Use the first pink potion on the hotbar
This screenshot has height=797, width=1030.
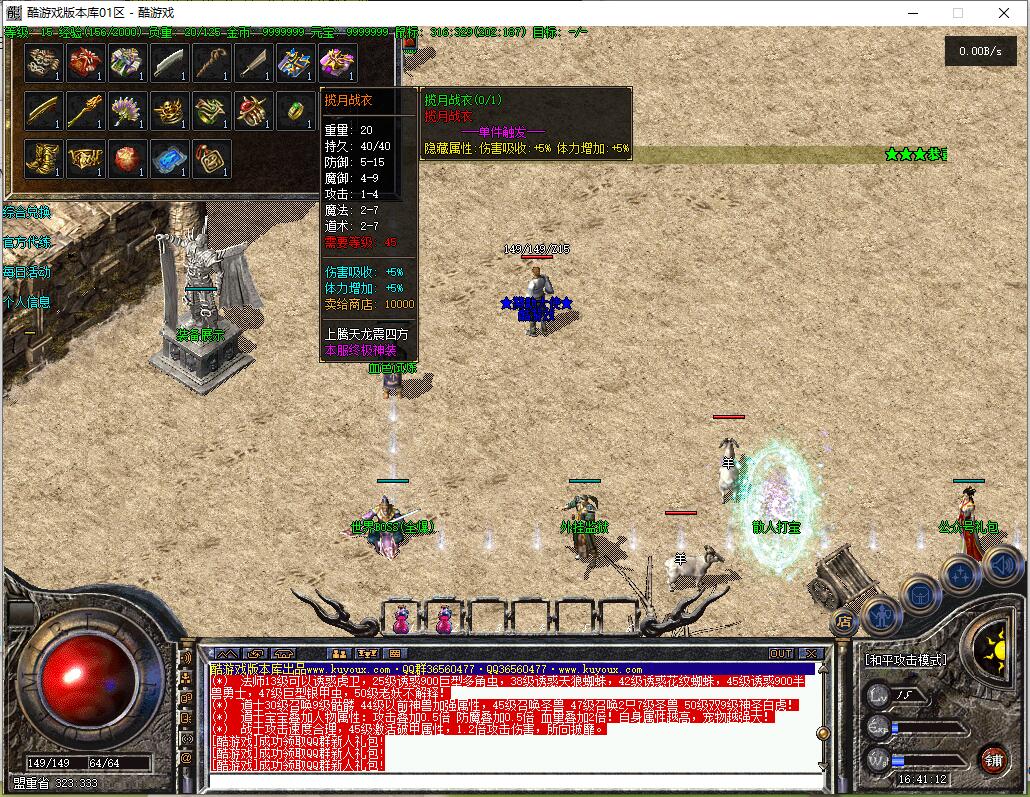click(x=401, y=620)
